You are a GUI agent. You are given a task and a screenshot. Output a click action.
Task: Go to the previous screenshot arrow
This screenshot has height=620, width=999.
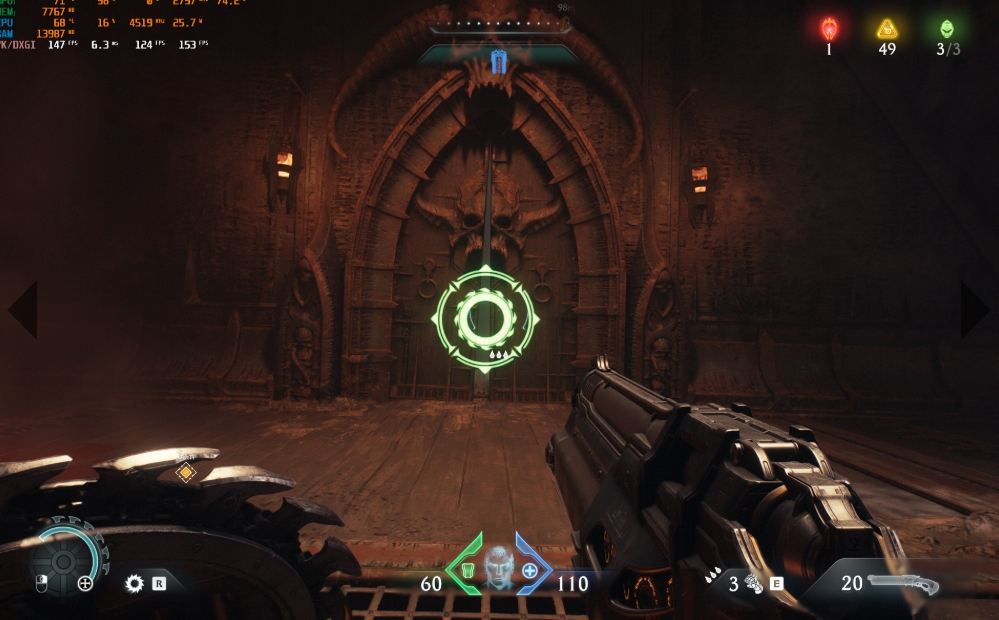coord(22,310)
